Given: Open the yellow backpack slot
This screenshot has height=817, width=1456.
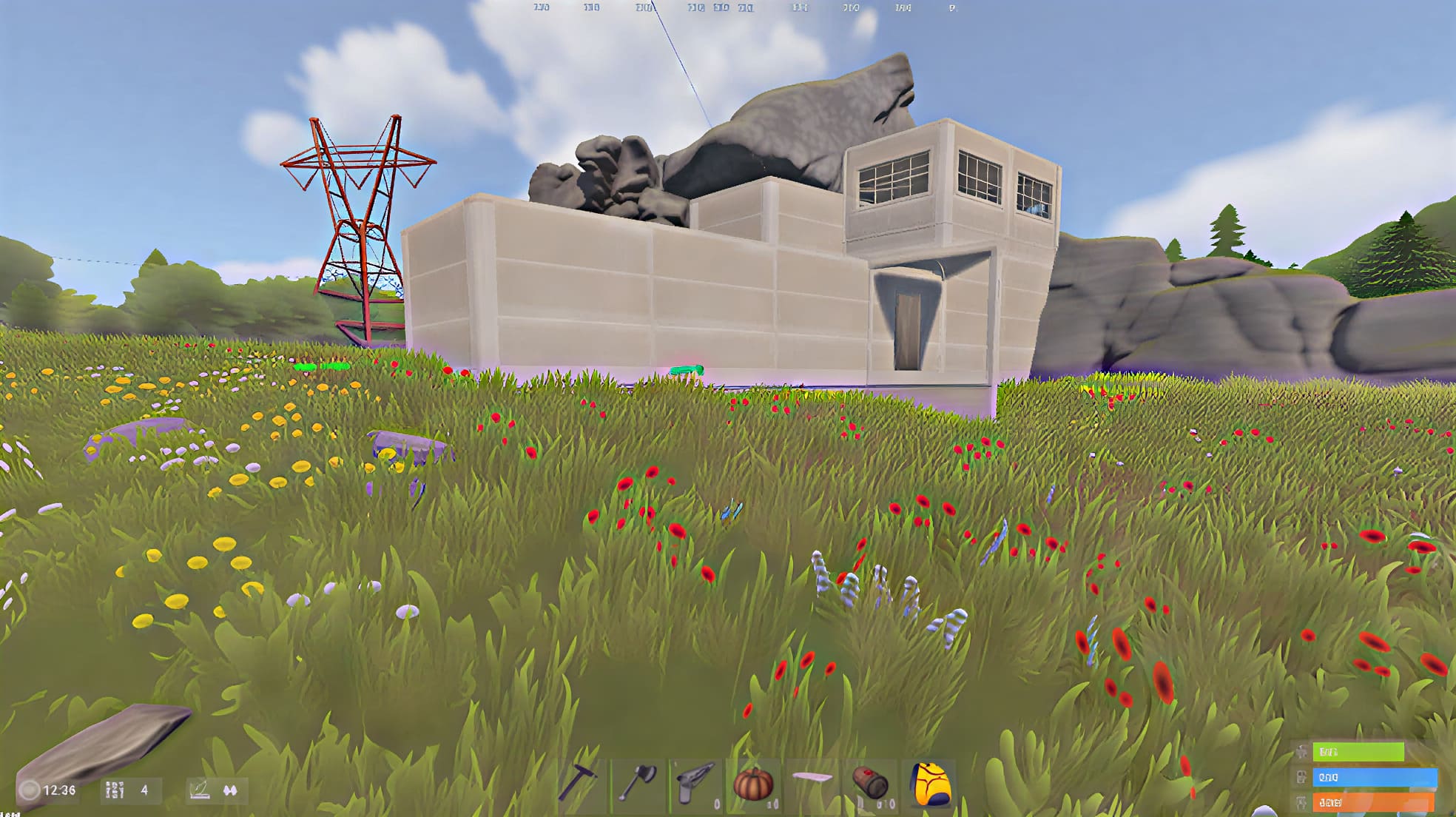Looking at the screenshot, I should (929, 783).
